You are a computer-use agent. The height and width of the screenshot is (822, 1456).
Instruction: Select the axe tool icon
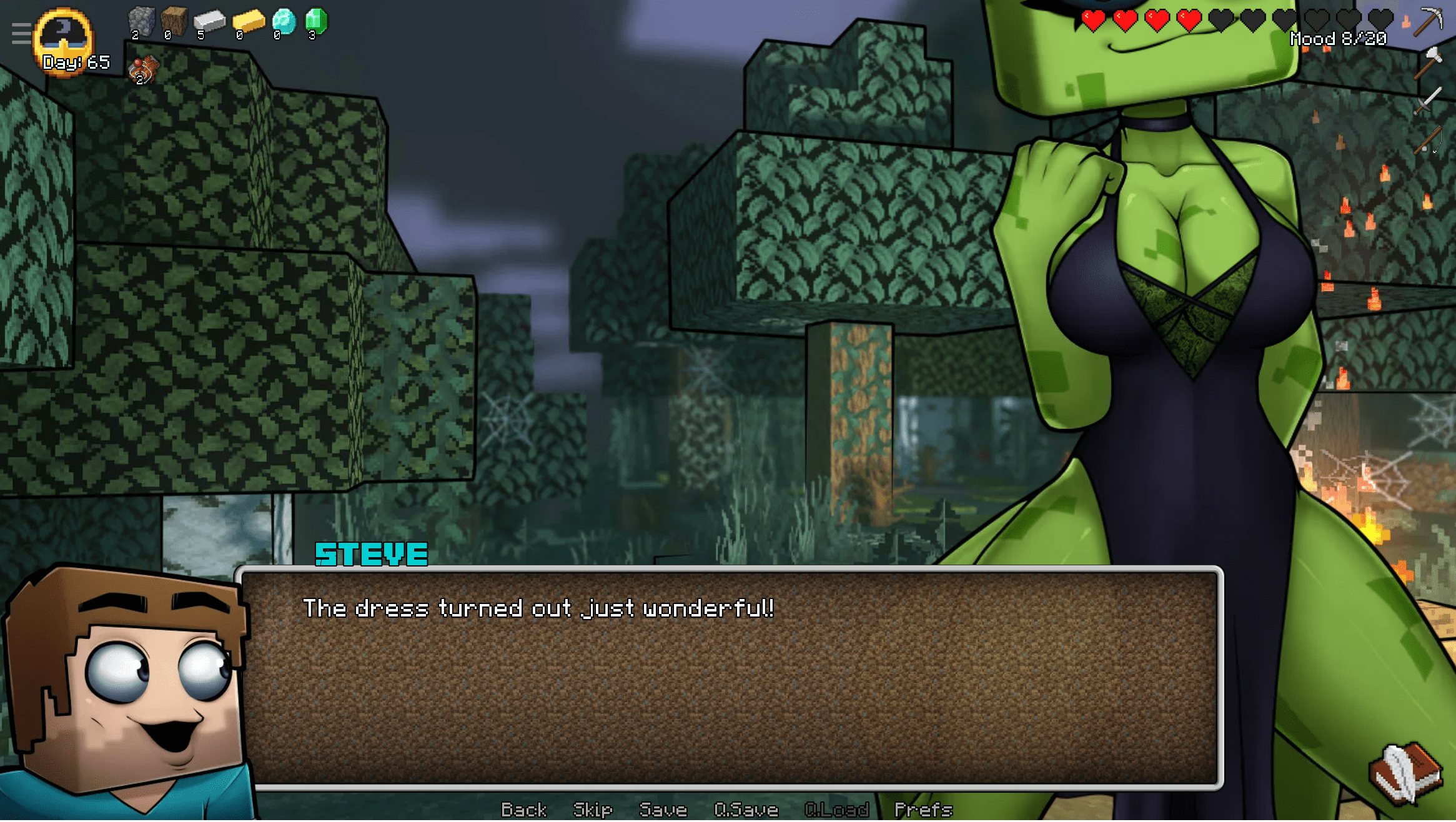[x=1428, y=62]
